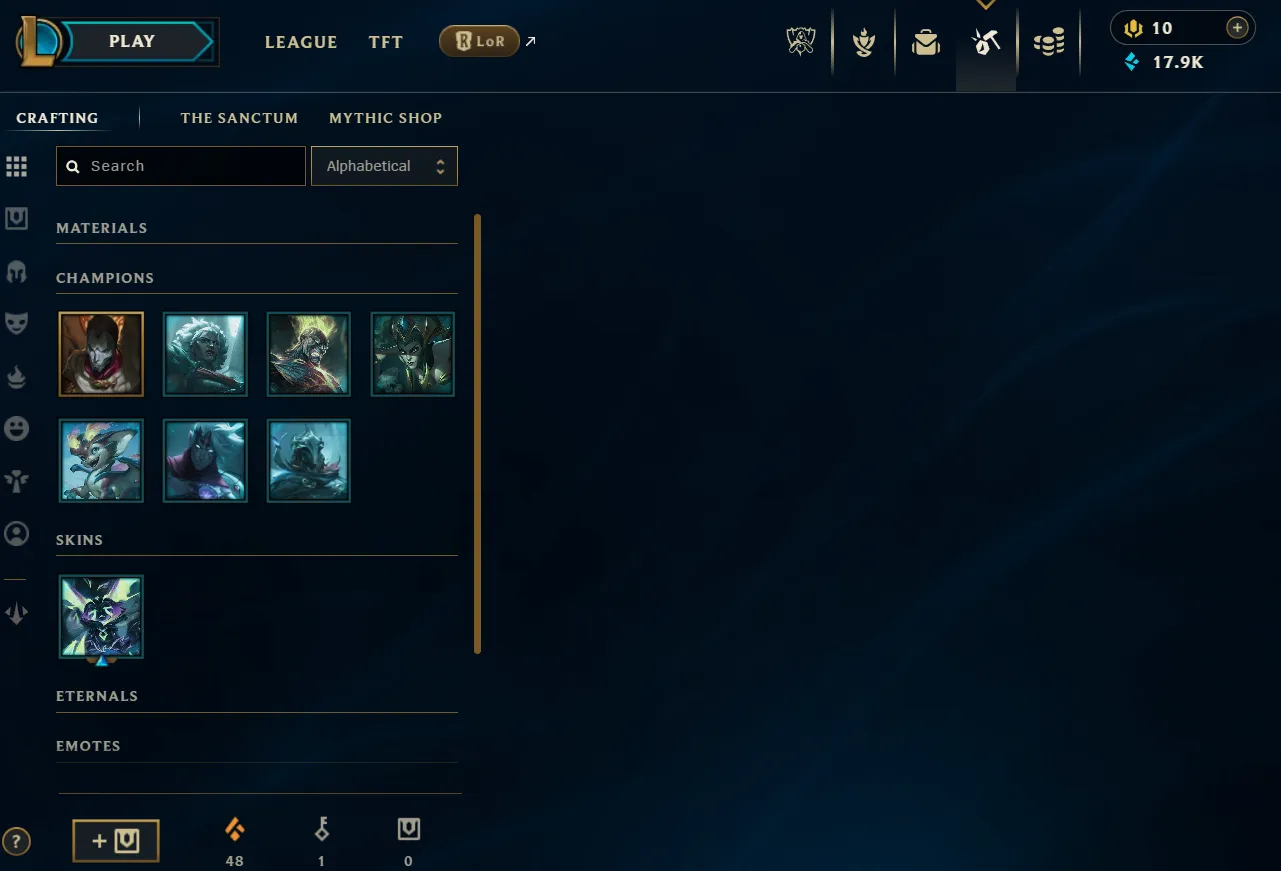Switch to THE SANCTUM tab
1281x871 pixels.
point(239,118)
